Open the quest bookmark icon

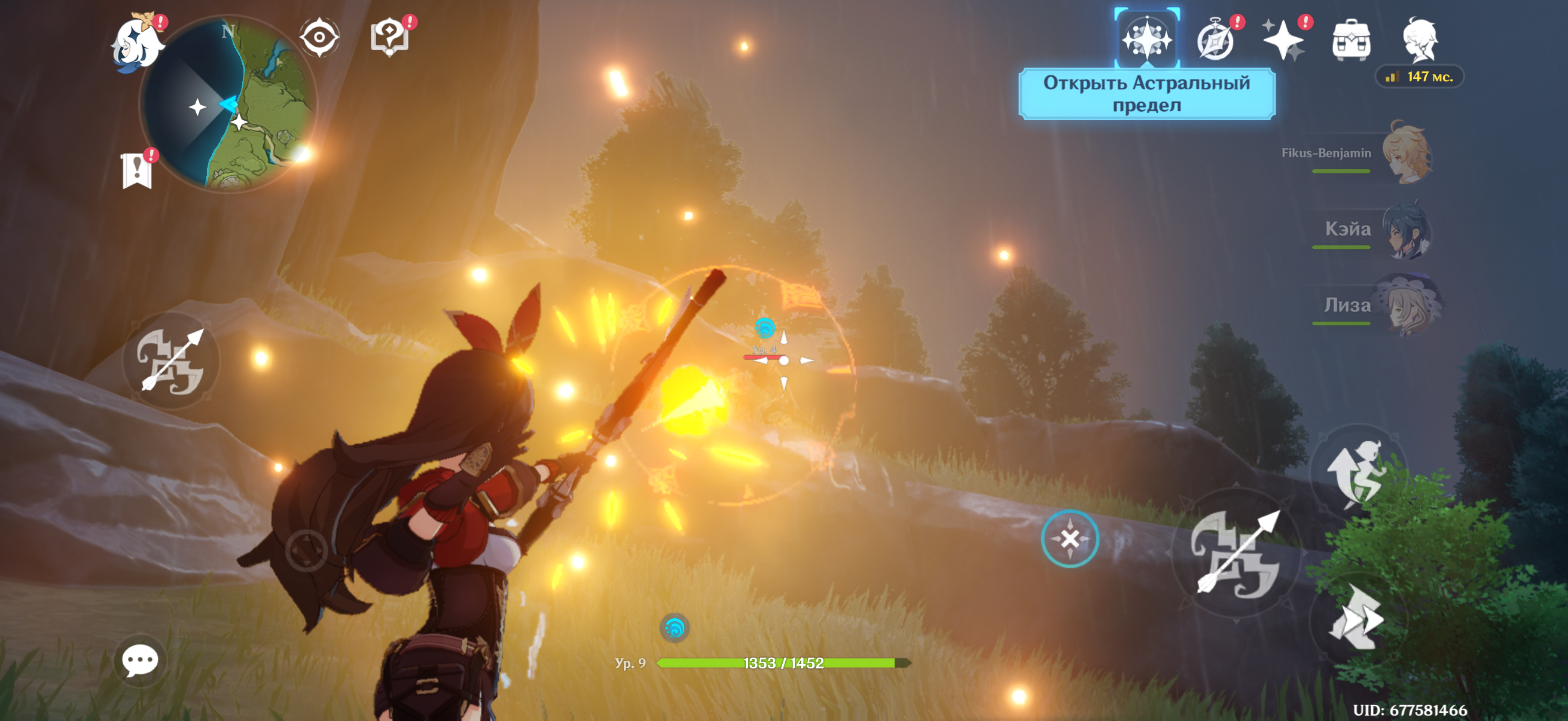(x=137, y=170)
